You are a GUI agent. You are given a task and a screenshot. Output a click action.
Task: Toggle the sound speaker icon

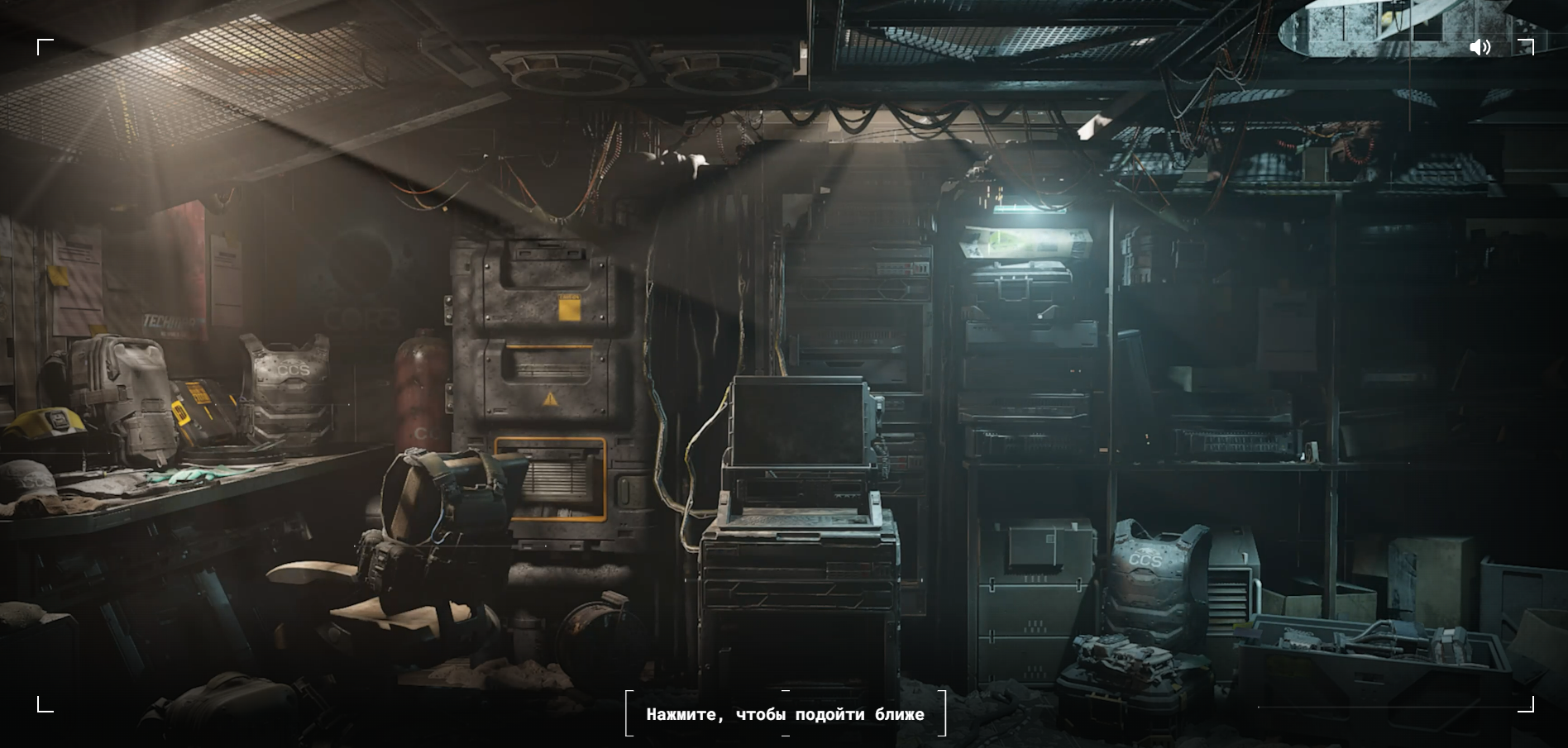(x=1480, y=47)
